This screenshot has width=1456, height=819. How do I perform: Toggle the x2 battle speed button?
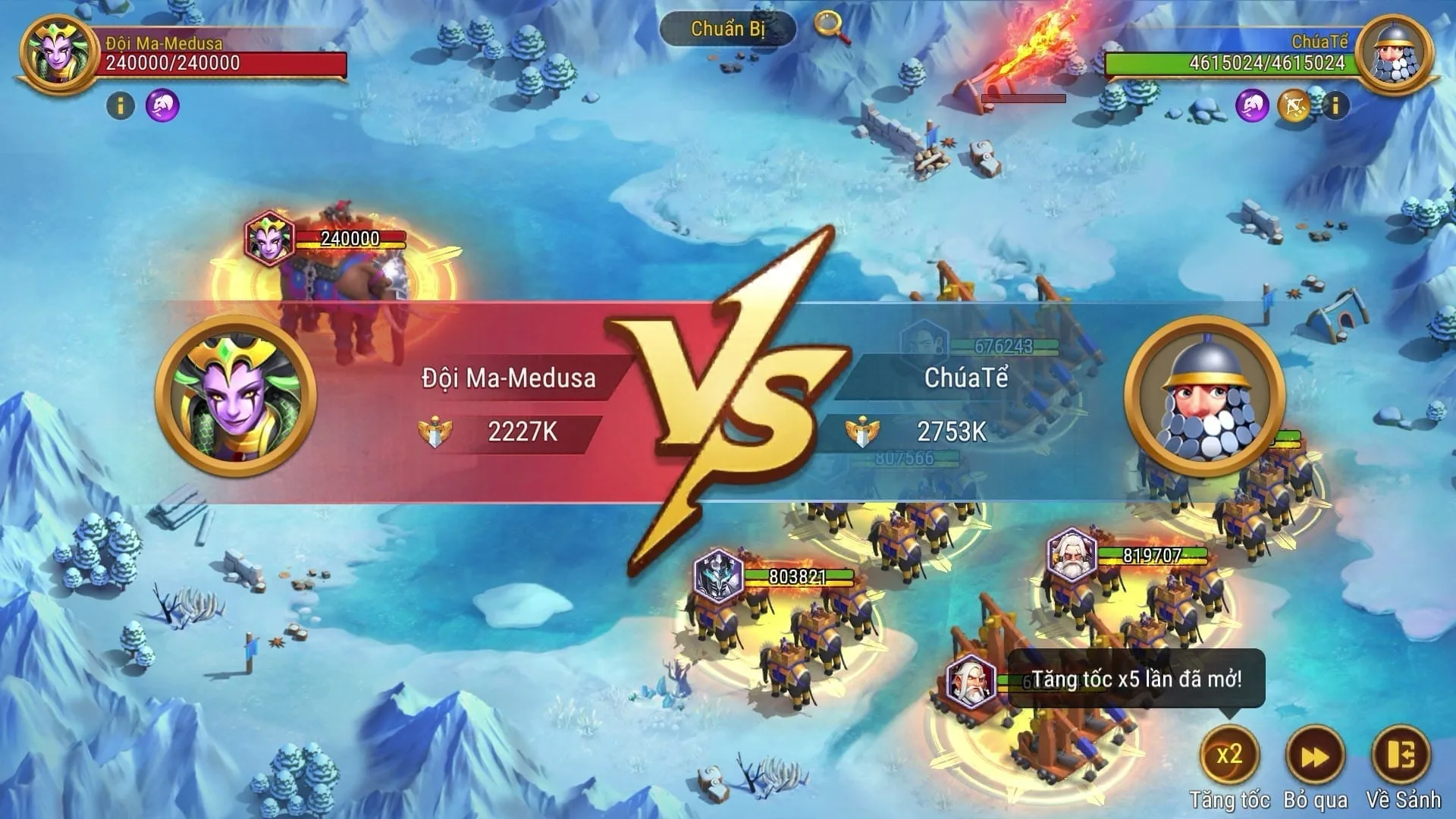point(1229,755)
